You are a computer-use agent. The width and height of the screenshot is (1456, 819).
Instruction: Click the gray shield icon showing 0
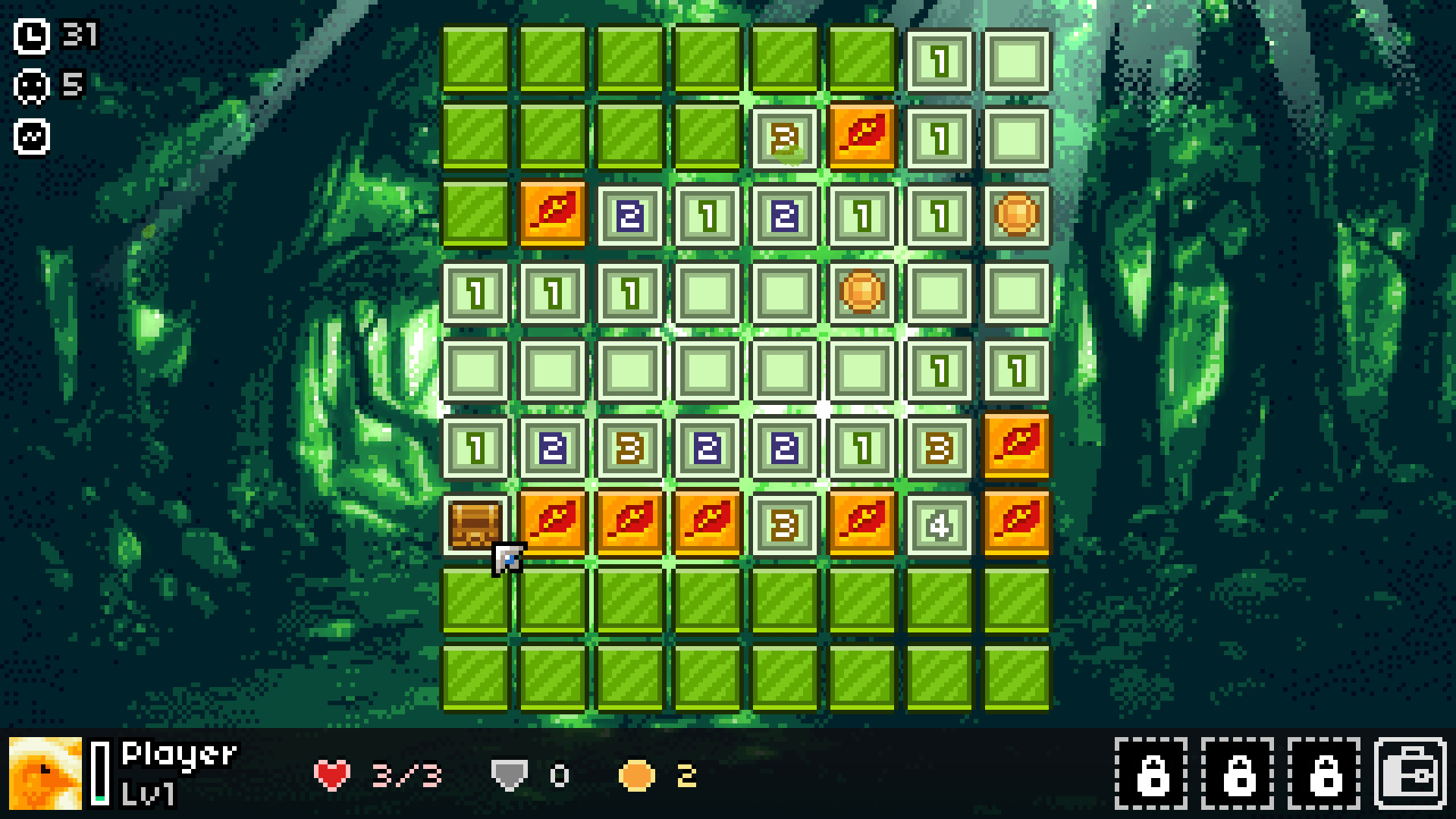pyautogui.click(x=507, y=773)
